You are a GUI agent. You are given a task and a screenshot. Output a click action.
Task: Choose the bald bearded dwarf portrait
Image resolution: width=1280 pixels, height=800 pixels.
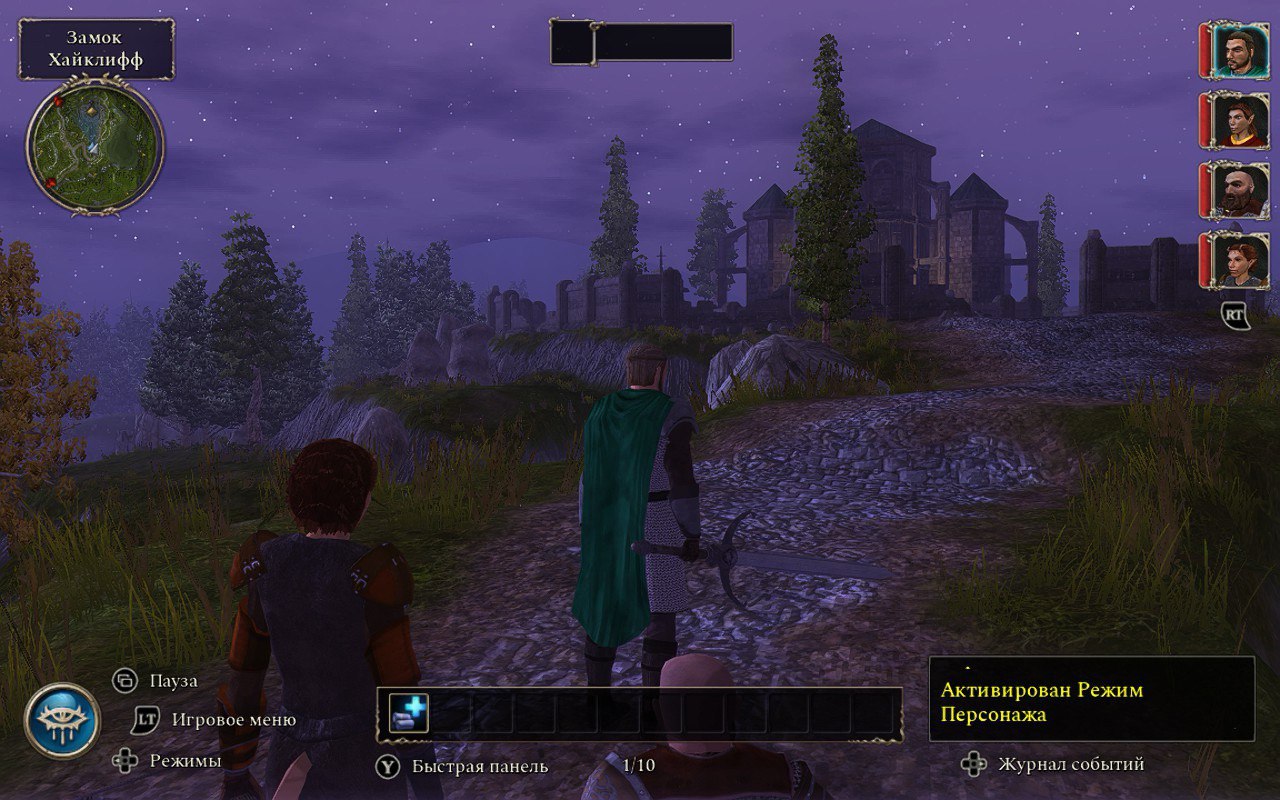point(1240,190)
